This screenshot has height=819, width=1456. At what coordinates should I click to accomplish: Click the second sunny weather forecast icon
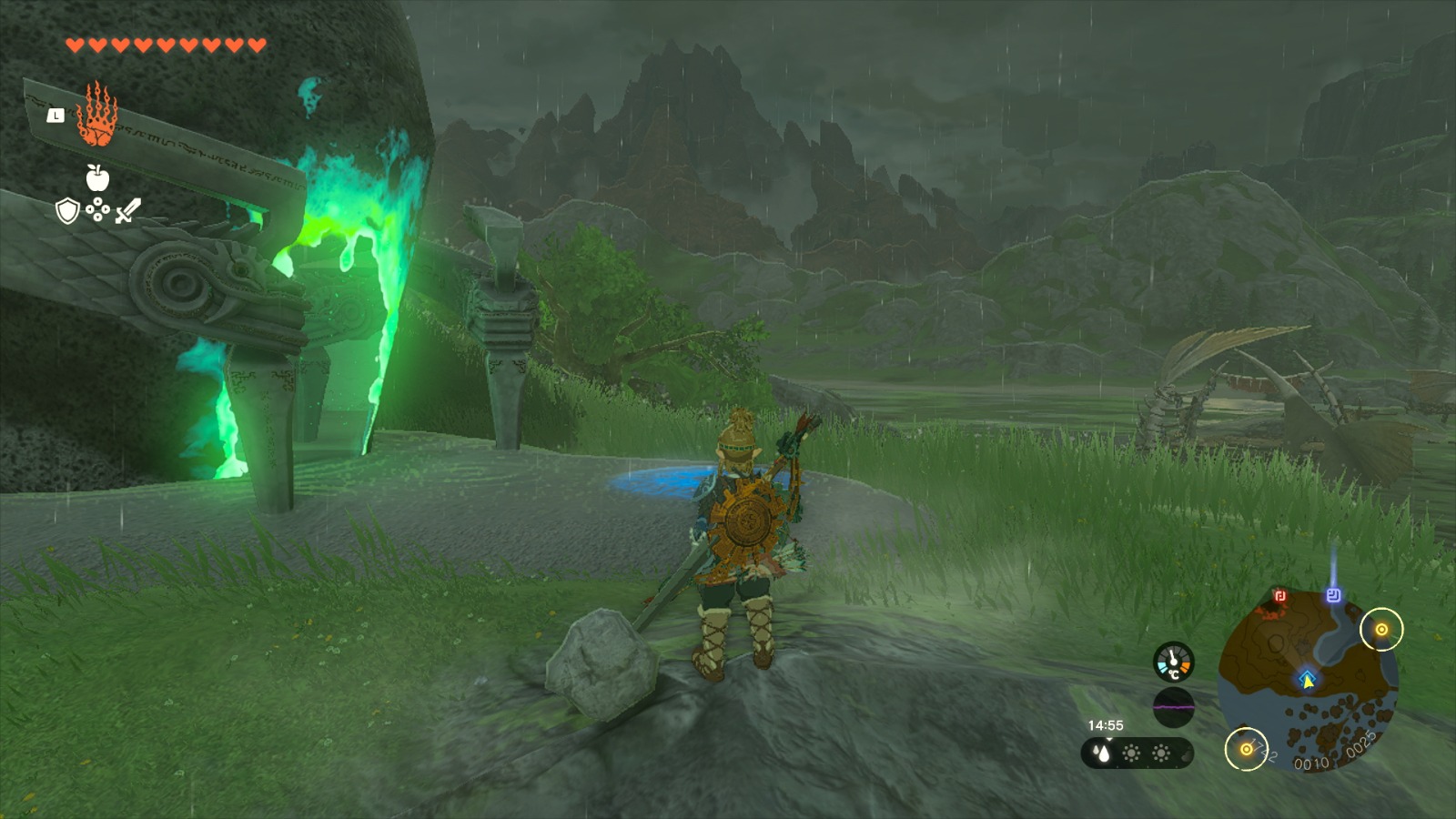1161,753
